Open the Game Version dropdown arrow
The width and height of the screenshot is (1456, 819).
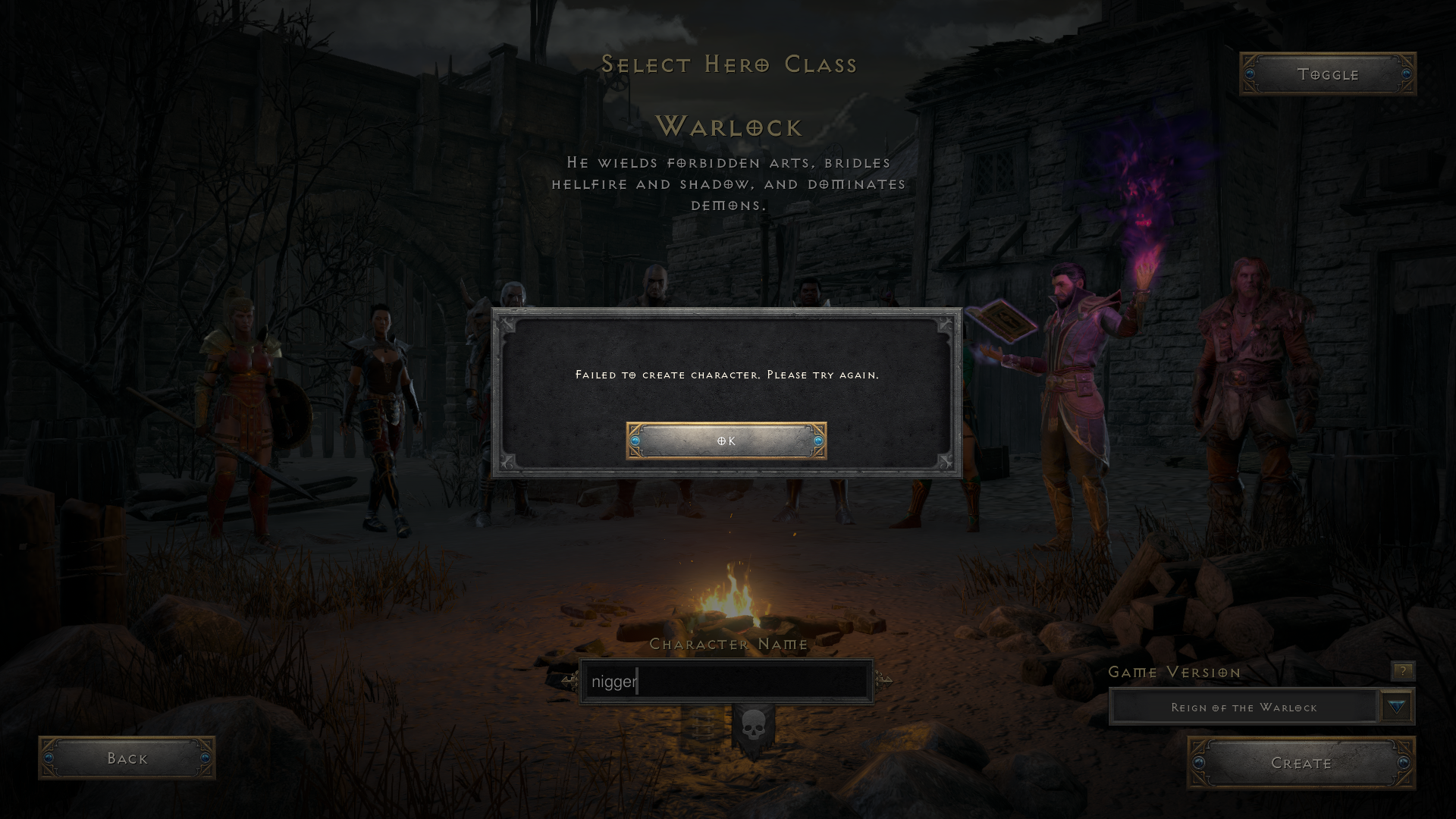coord(1396,707)
